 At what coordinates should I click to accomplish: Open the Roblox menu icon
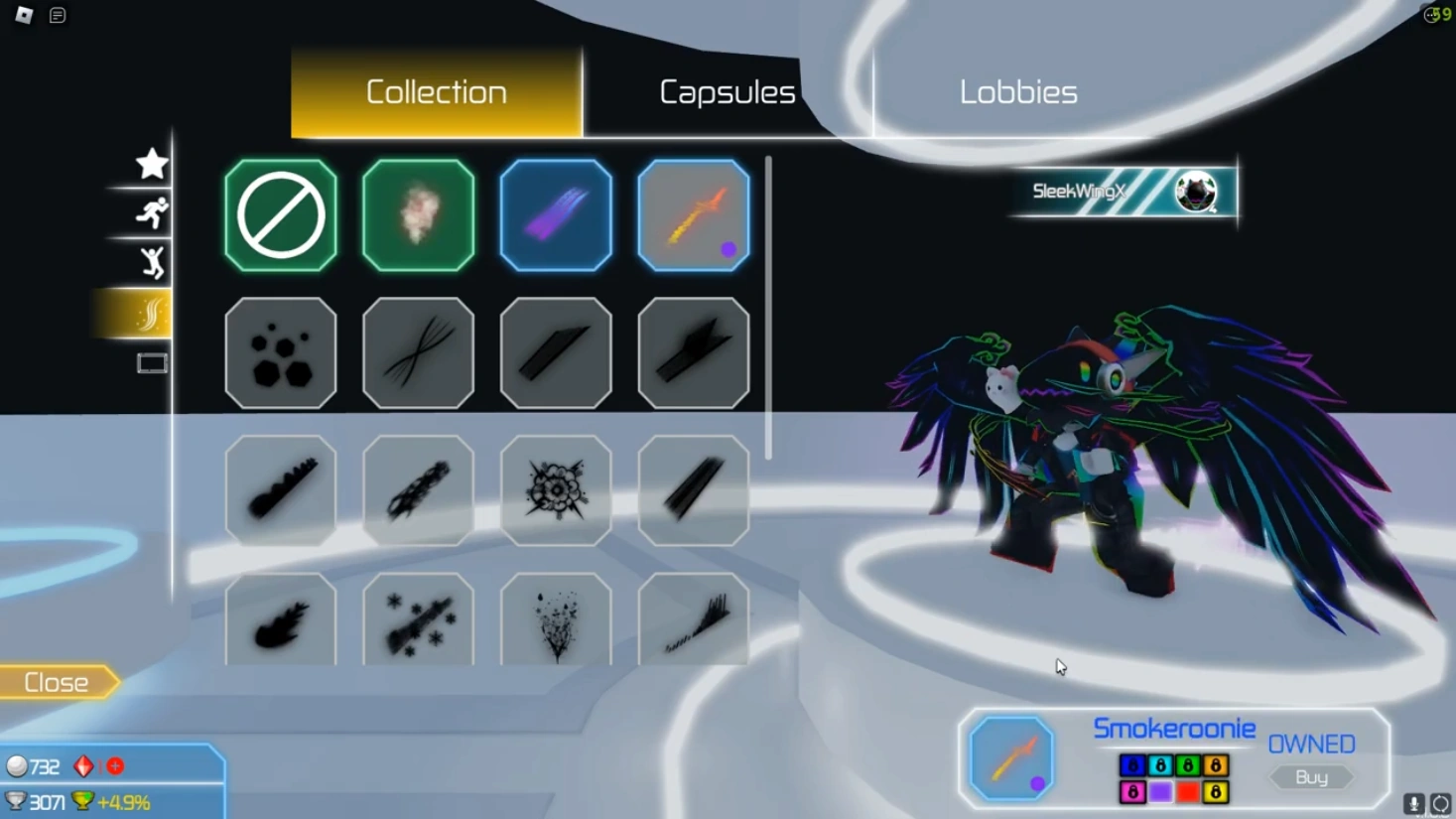(x=24, y=15)
